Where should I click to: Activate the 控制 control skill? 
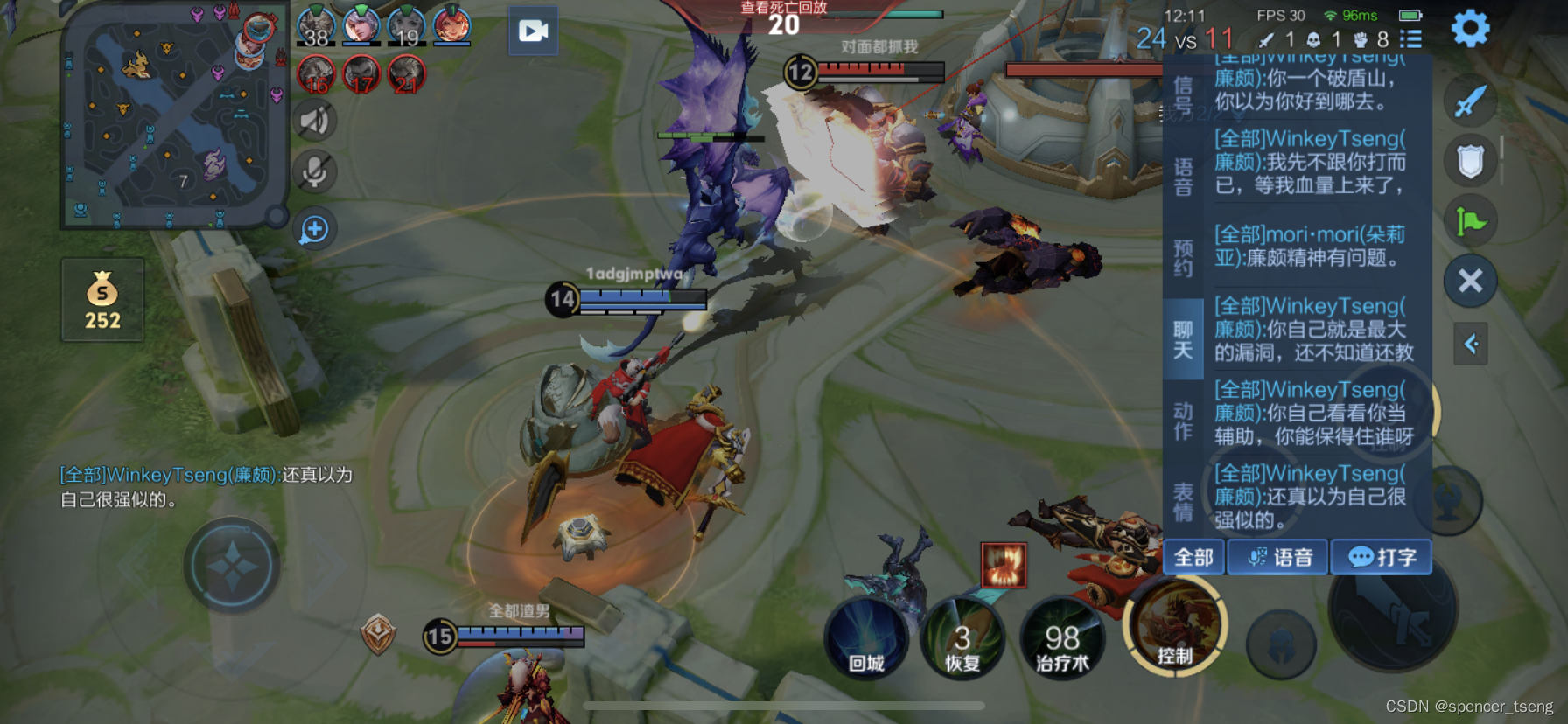pyautogui.click(x=1174, y=628)
